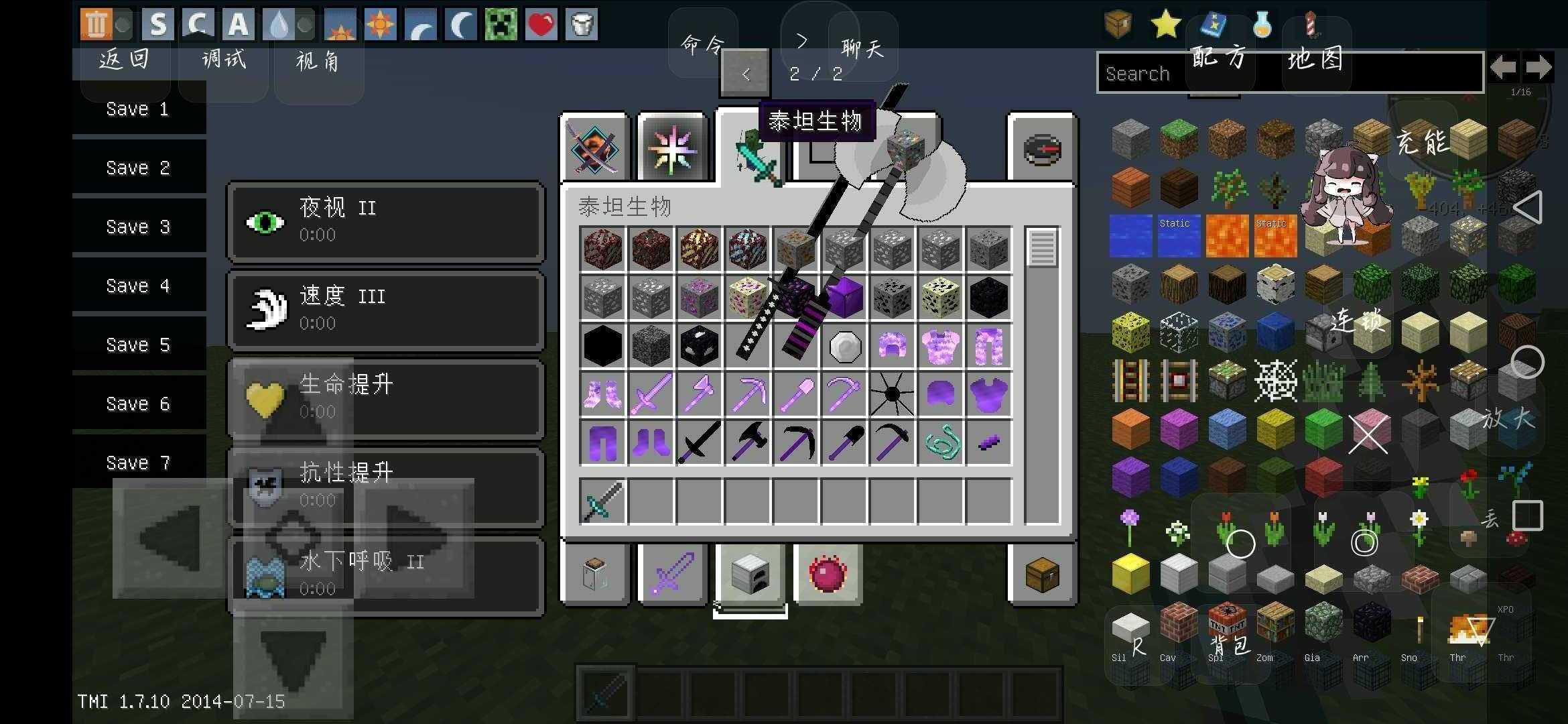Tap the 返回 back button

[x=124, y=60]
